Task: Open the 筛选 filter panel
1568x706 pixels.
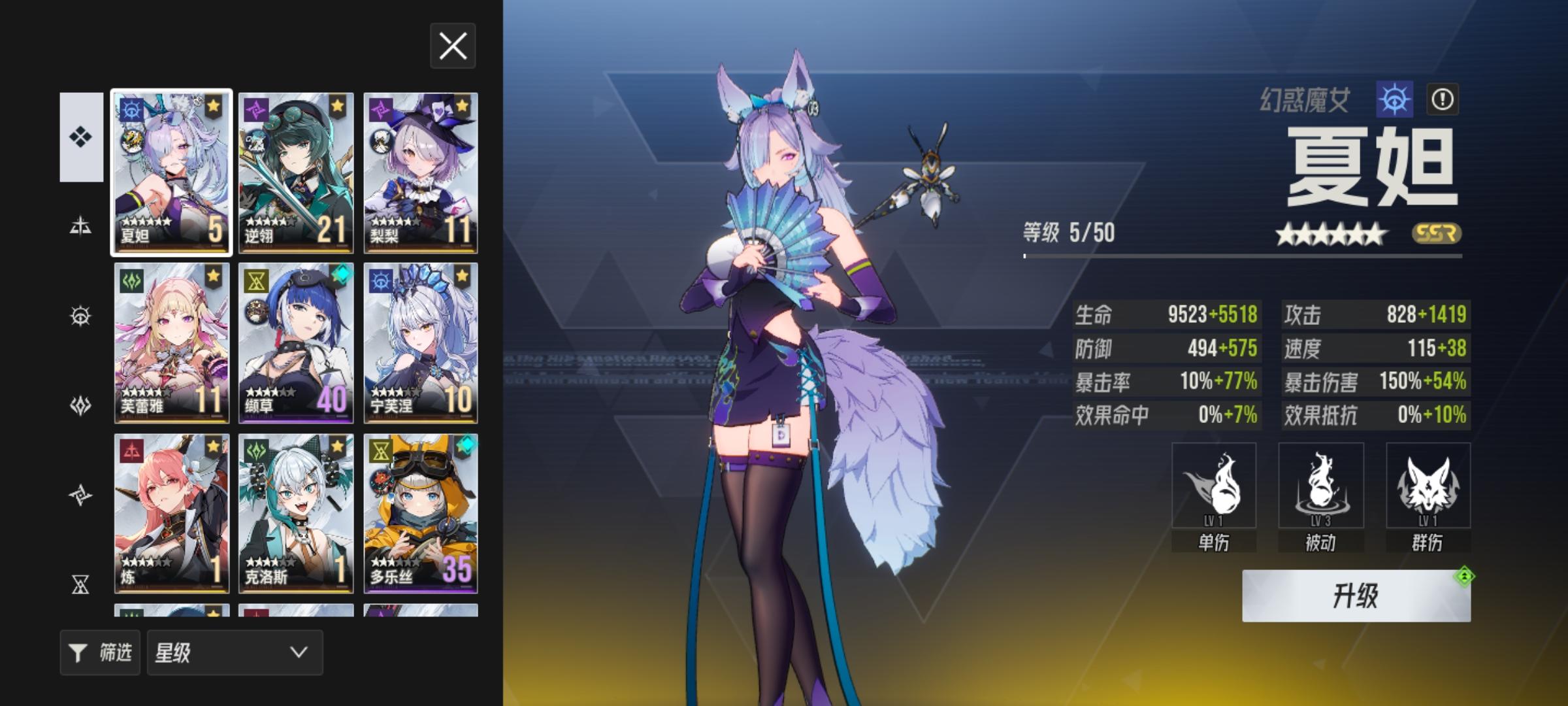Action: 99,652
